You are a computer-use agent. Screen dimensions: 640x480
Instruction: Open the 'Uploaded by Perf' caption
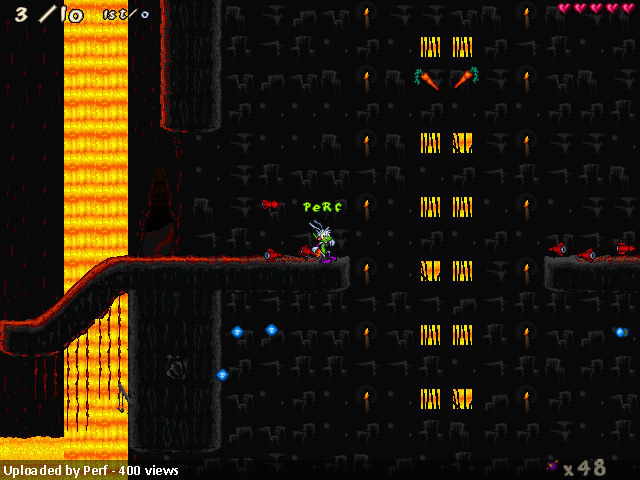[x=90, y=470]
